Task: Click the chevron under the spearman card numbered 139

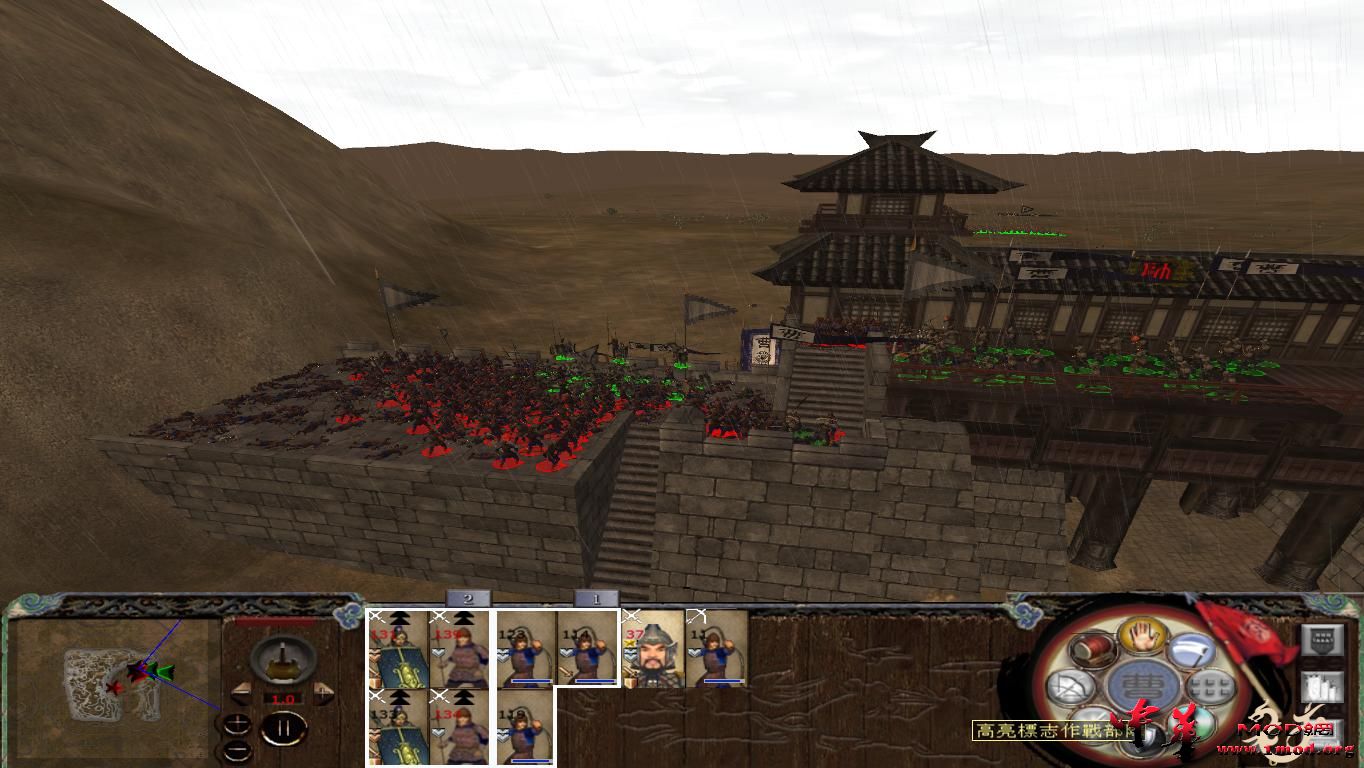Action: pyautogui.click(x=439, y=652)
